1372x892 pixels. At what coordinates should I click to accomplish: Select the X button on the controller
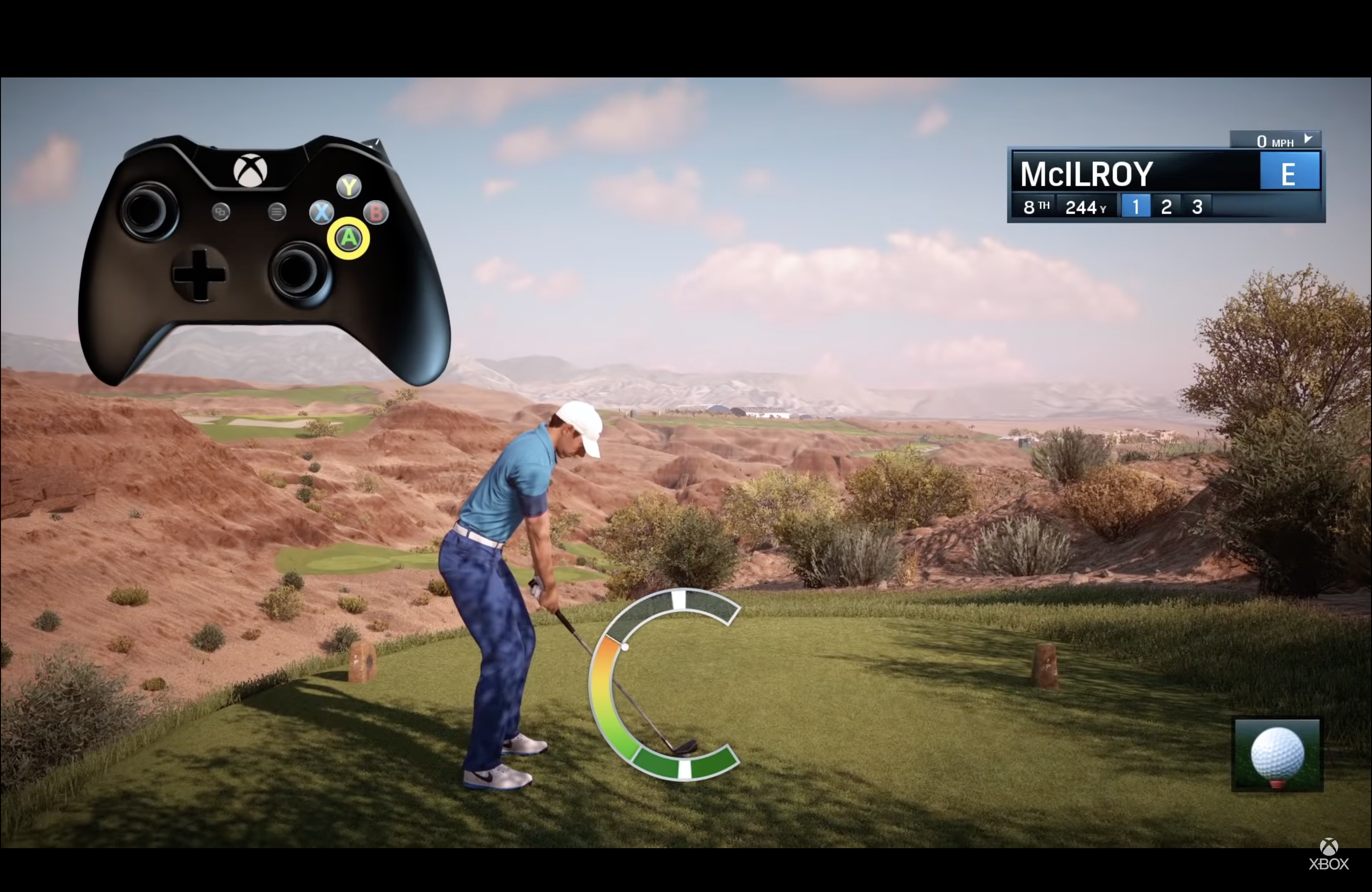click(321, 213)
